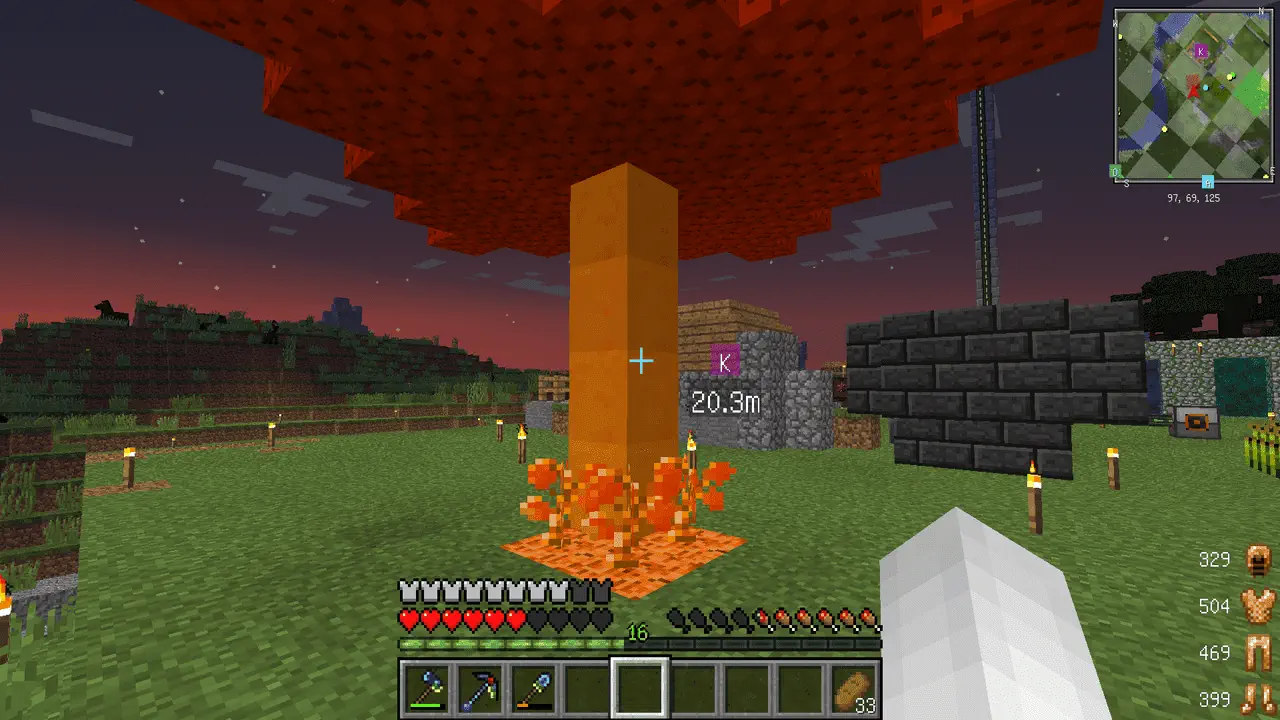Click the green D marker on minimap
Screen dimensions: 1280x720
pyautogui.click(x=1116, y=172)
